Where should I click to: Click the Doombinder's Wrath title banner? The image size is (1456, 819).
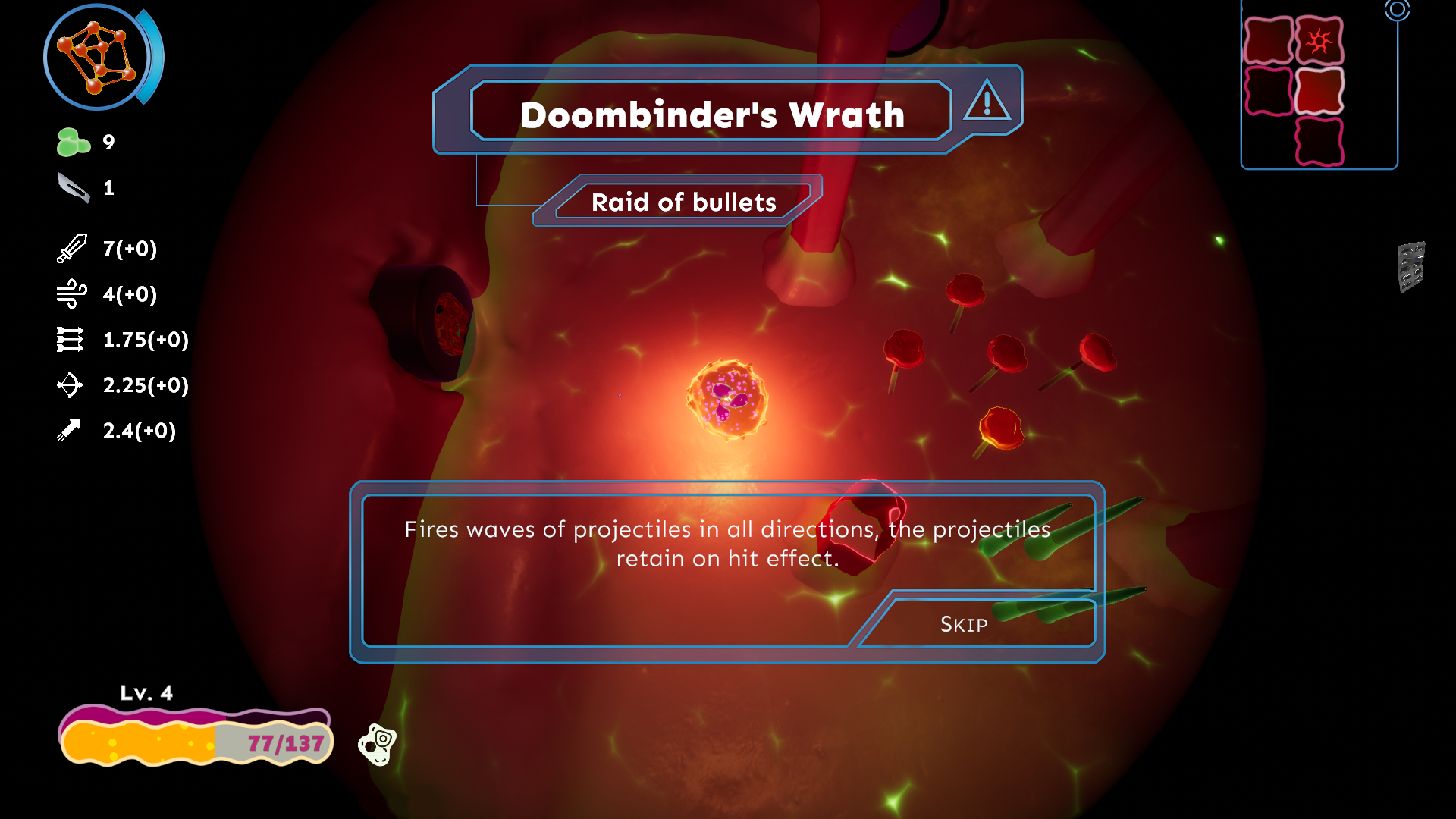pos(711,114)
